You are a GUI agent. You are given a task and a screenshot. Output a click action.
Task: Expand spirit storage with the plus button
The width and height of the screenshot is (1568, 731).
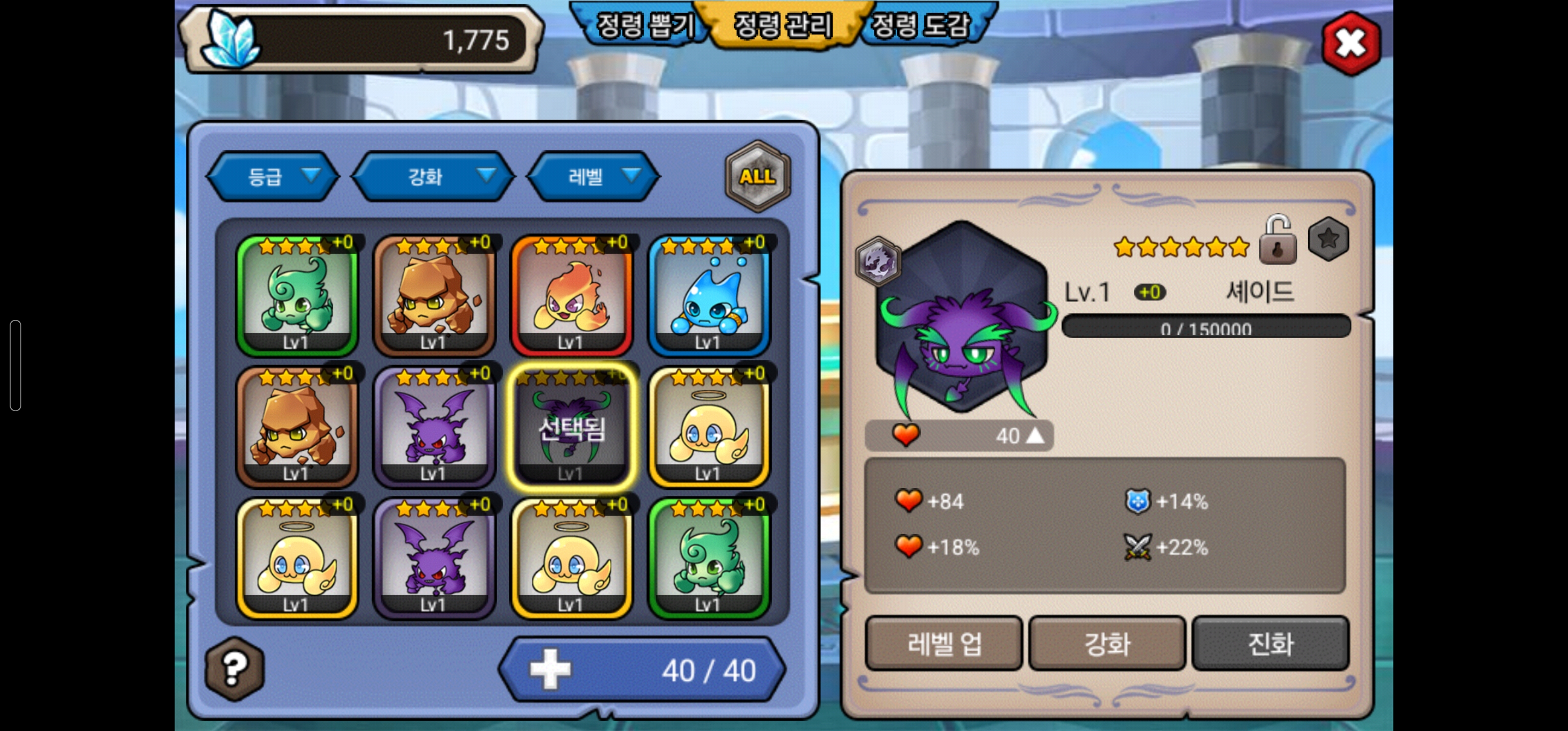point(550,669)
